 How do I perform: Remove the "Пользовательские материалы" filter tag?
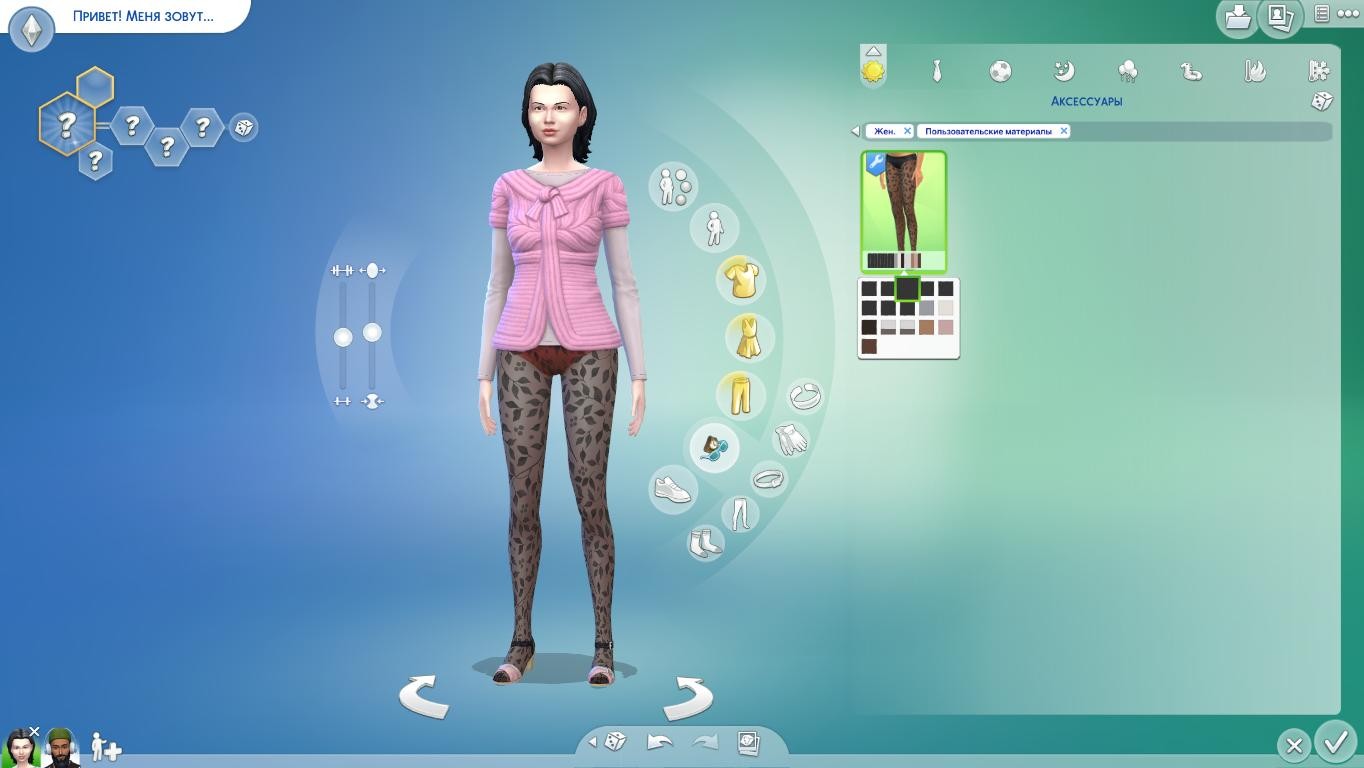pos(1063,131)
